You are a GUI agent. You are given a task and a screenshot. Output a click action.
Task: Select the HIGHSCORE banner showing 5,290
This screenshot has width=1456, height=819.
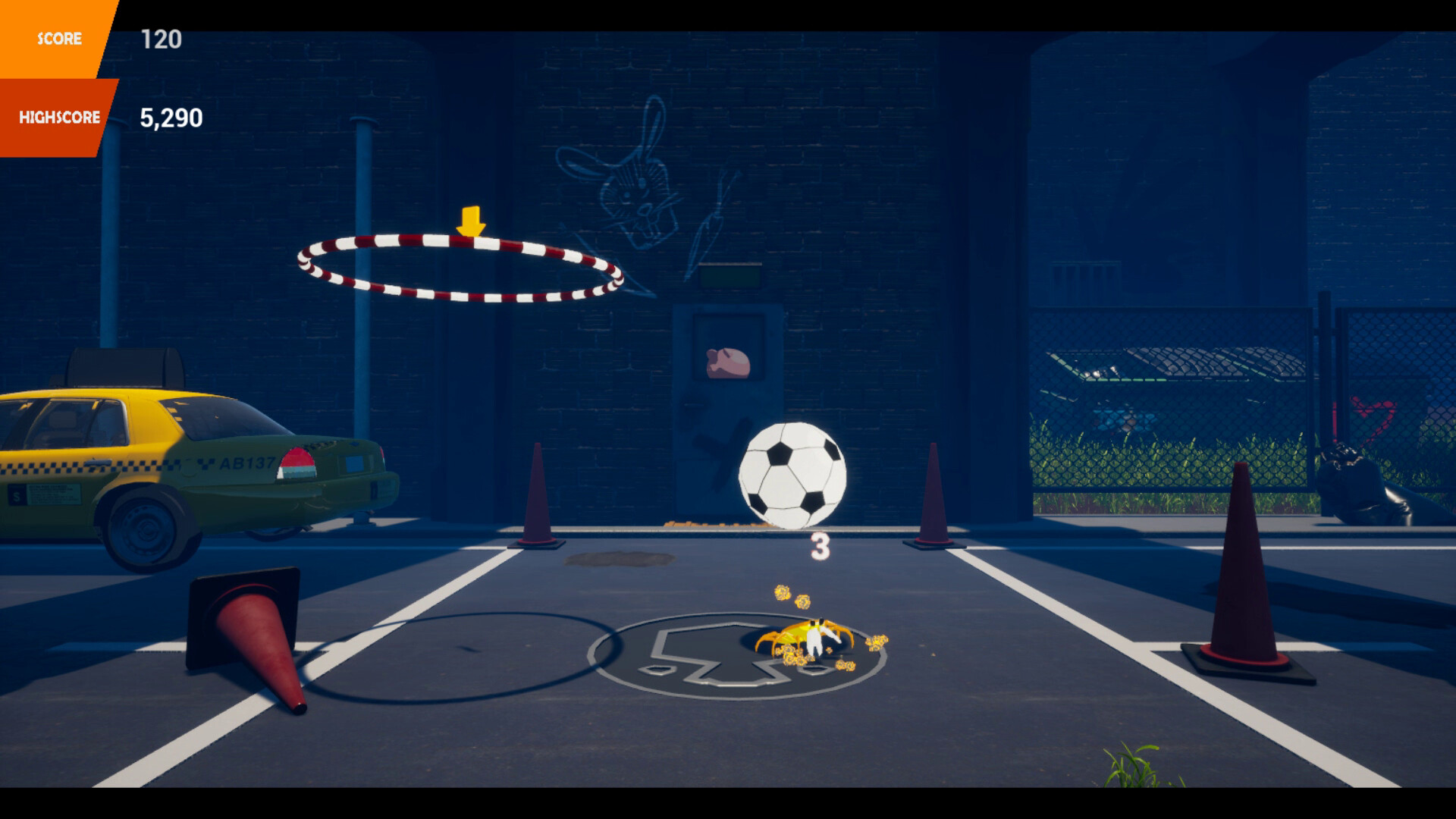pyautogui.click(x=59, y=116)
